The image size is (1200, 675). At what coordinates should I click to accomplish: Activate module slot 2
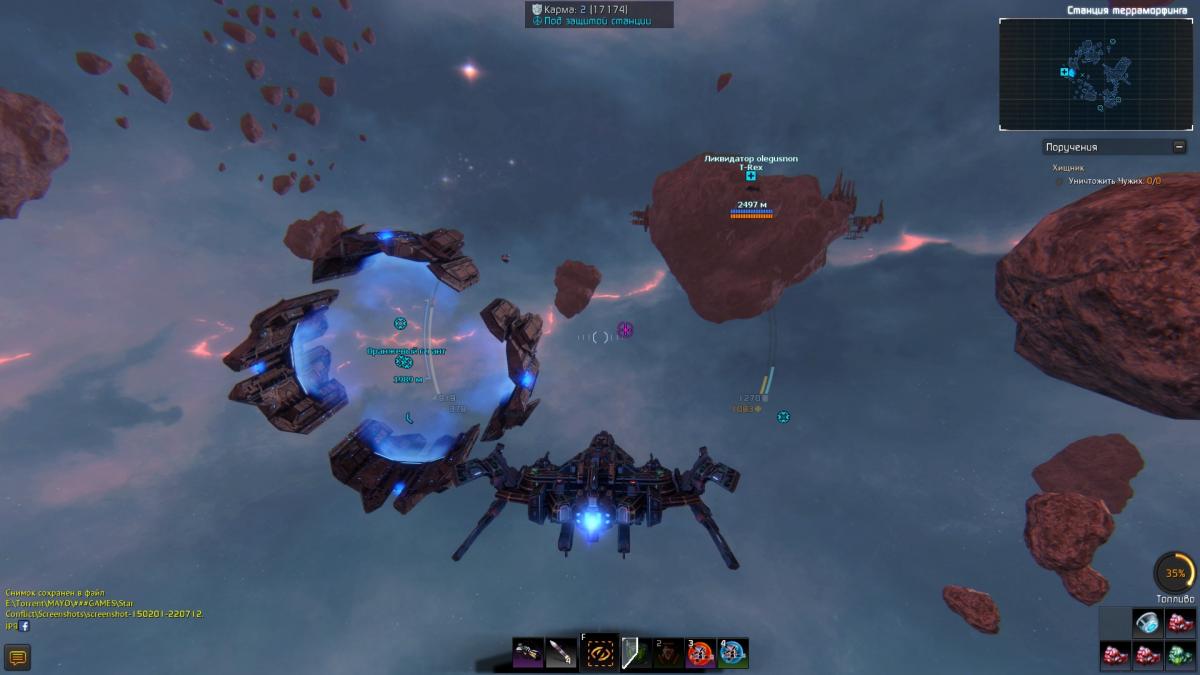(x=668, y=653)
